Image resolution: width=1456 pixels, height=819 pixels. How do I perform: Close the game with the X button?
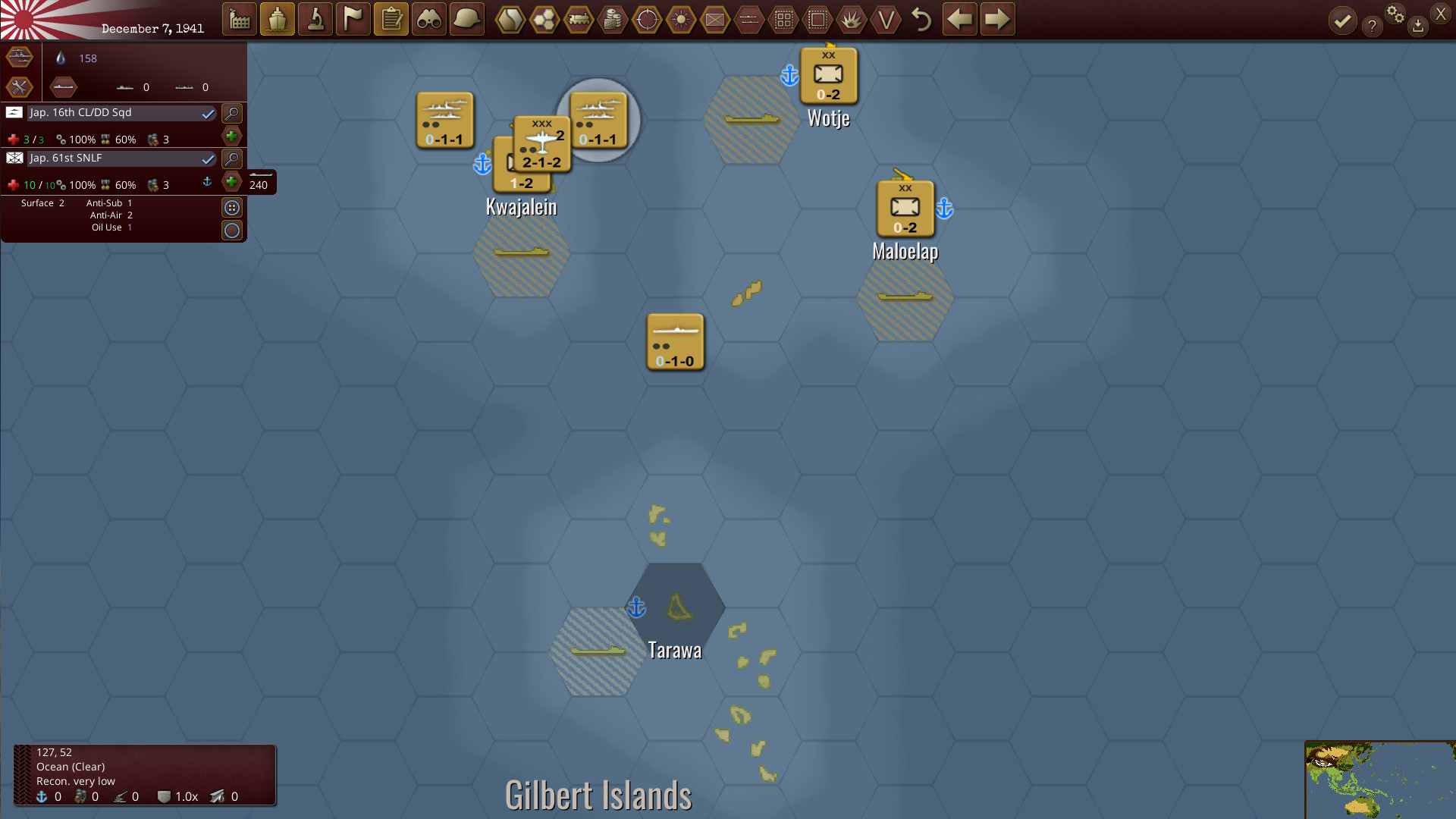pos(1441,14)
